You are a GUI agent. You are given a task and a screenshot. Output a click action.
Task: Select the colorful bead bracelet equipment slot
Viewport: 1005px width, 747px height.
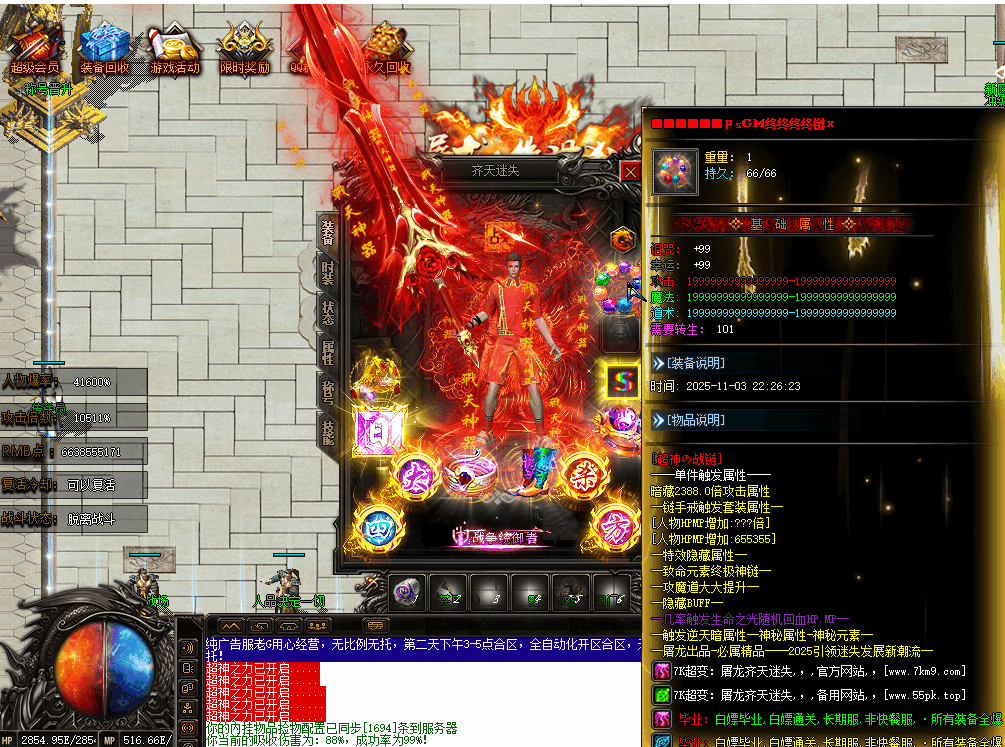[x=617, y=283]
